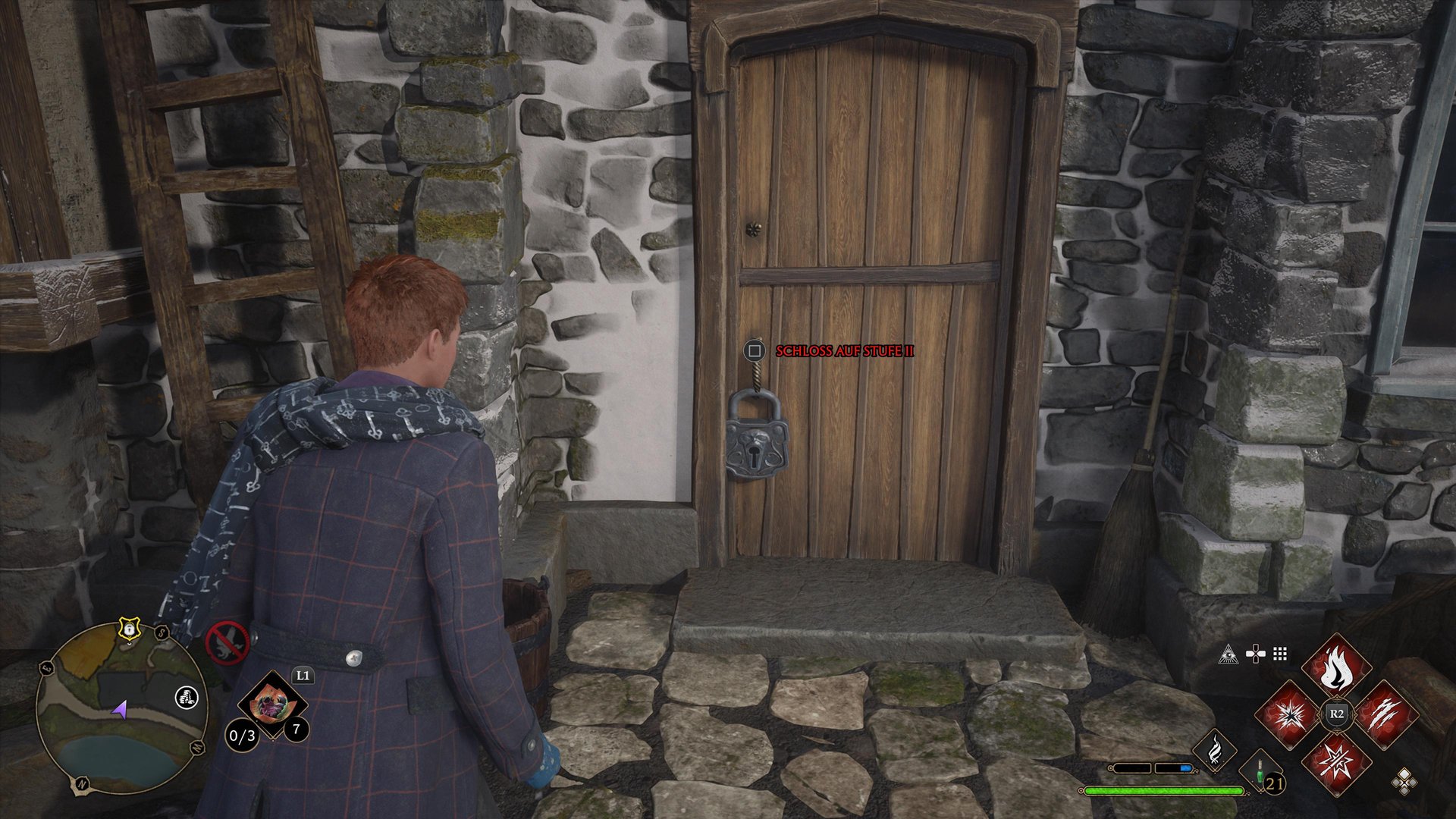Click the Ancient Magic flame diamond icon
This screenshot has width=1456, height=819.
click(x=1215, y=750)
